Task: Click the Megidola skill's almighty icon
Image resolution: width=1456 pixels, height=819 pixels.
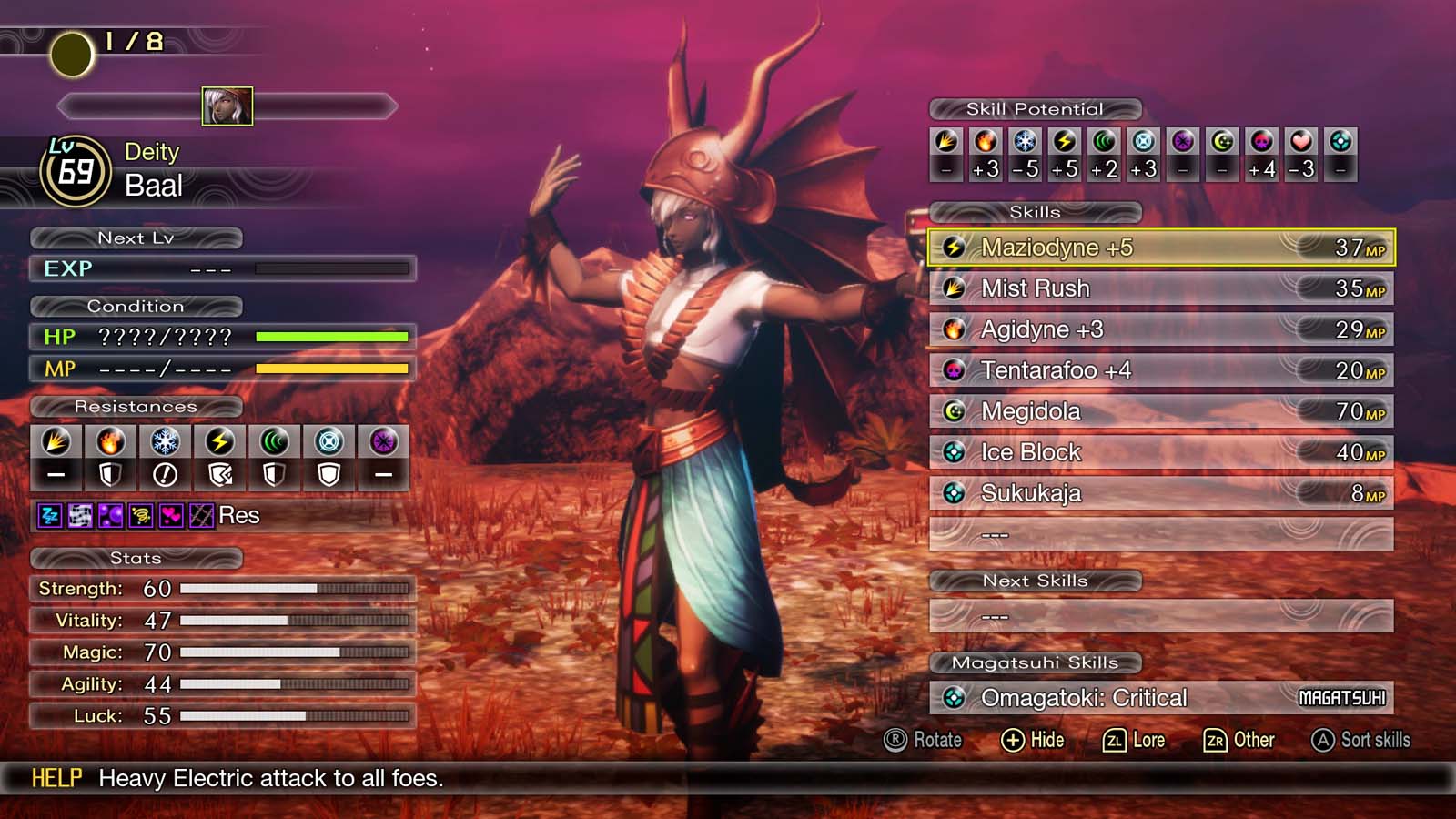Action: tap(954, 411)
